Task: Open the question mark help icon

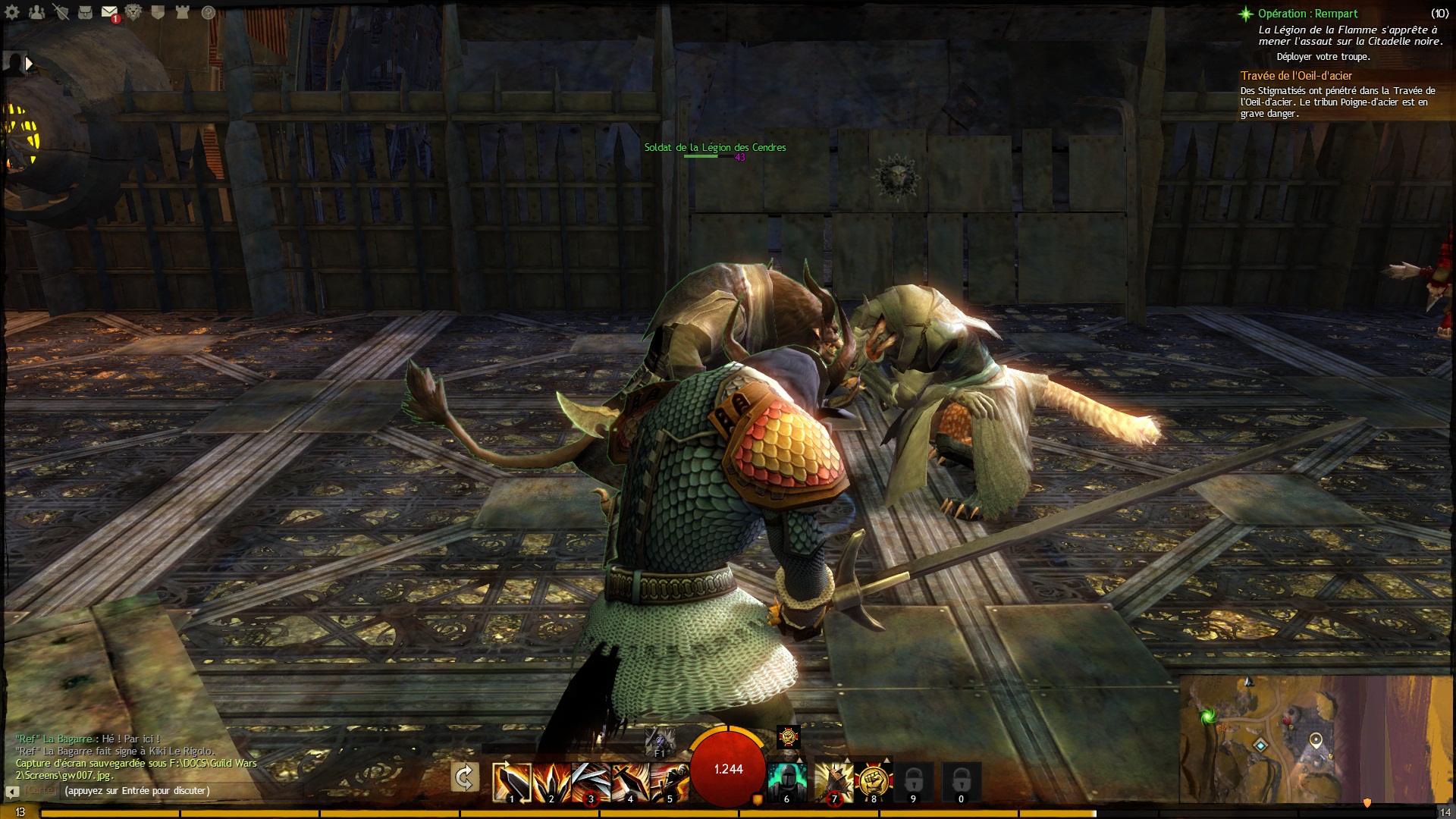Action: coord(208,12)
